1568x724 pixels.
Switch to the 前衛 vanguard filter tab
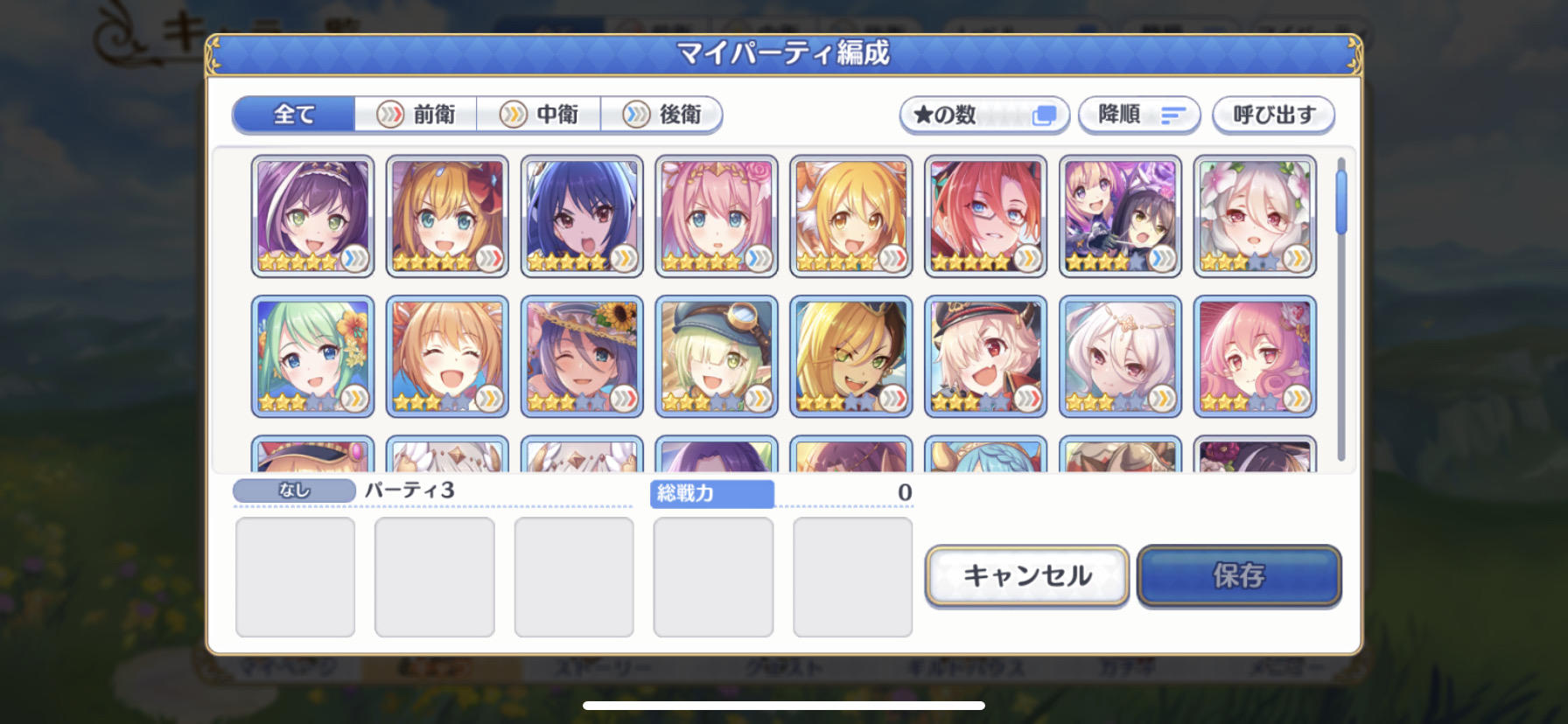415,115
